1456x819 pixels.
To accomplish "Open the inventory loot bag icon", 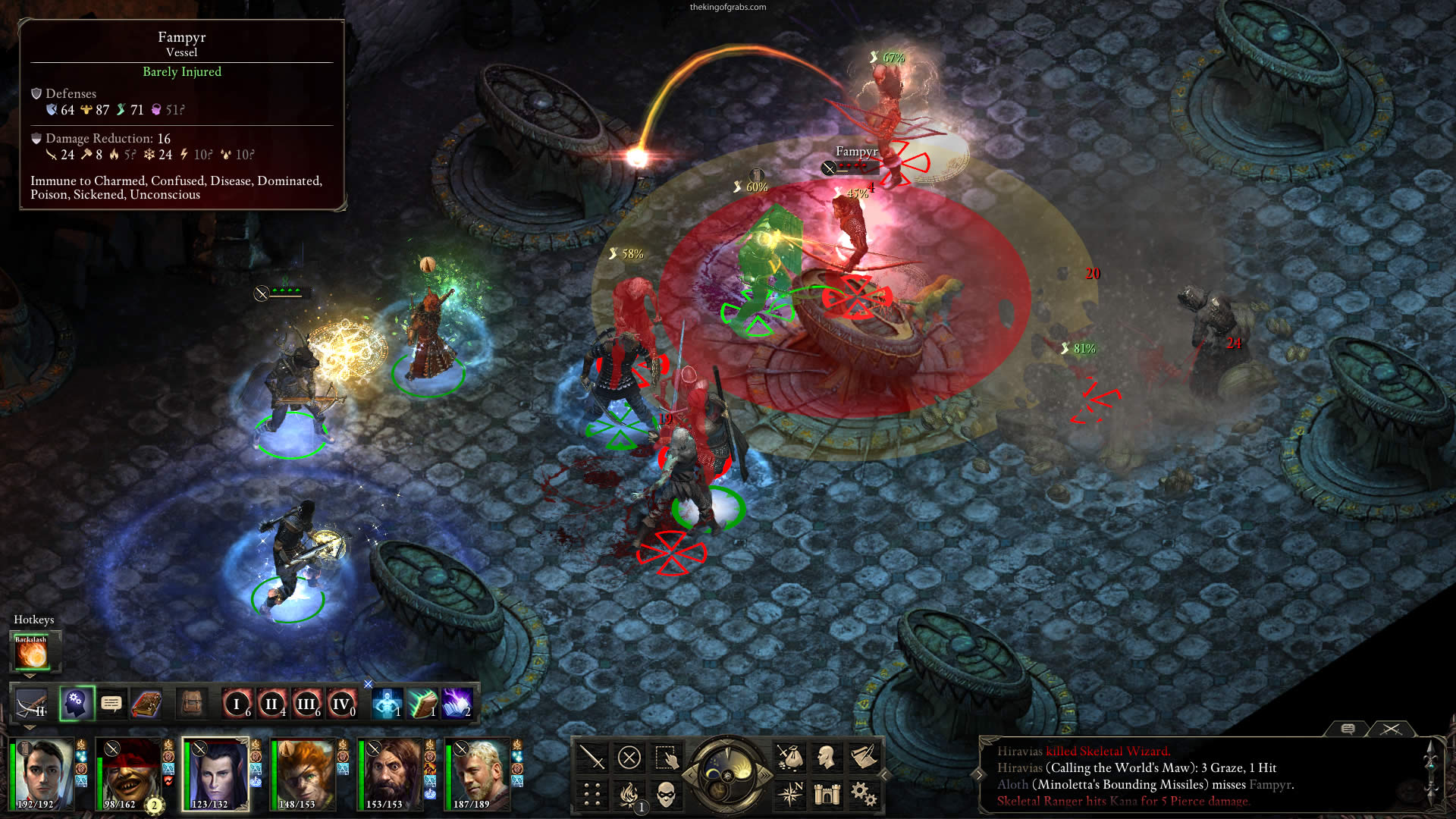I will (789, 757).
